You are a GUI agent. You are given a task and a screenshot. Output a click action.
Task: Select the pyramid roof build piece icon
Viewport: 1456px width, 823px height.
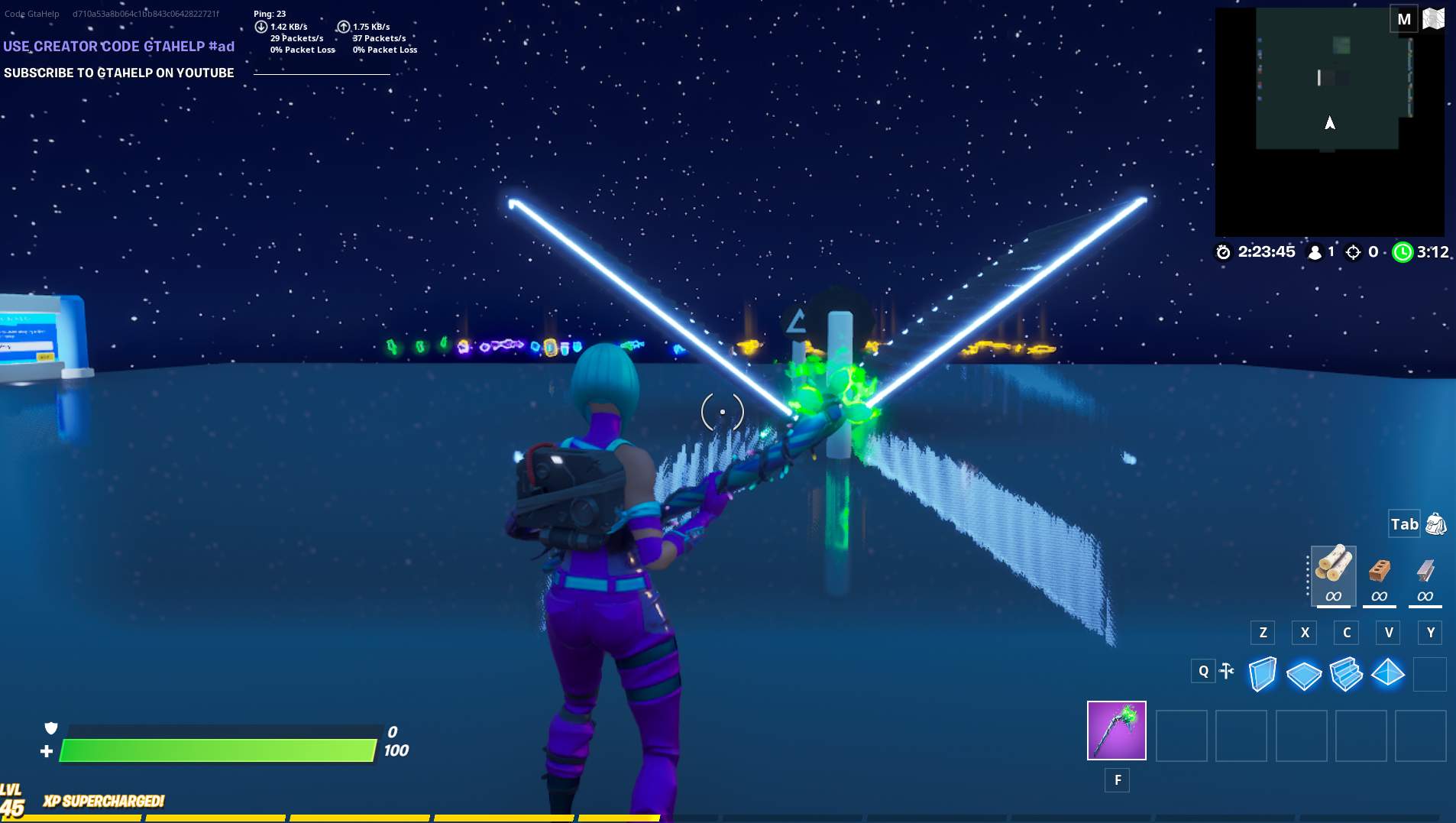(1388, 673)
